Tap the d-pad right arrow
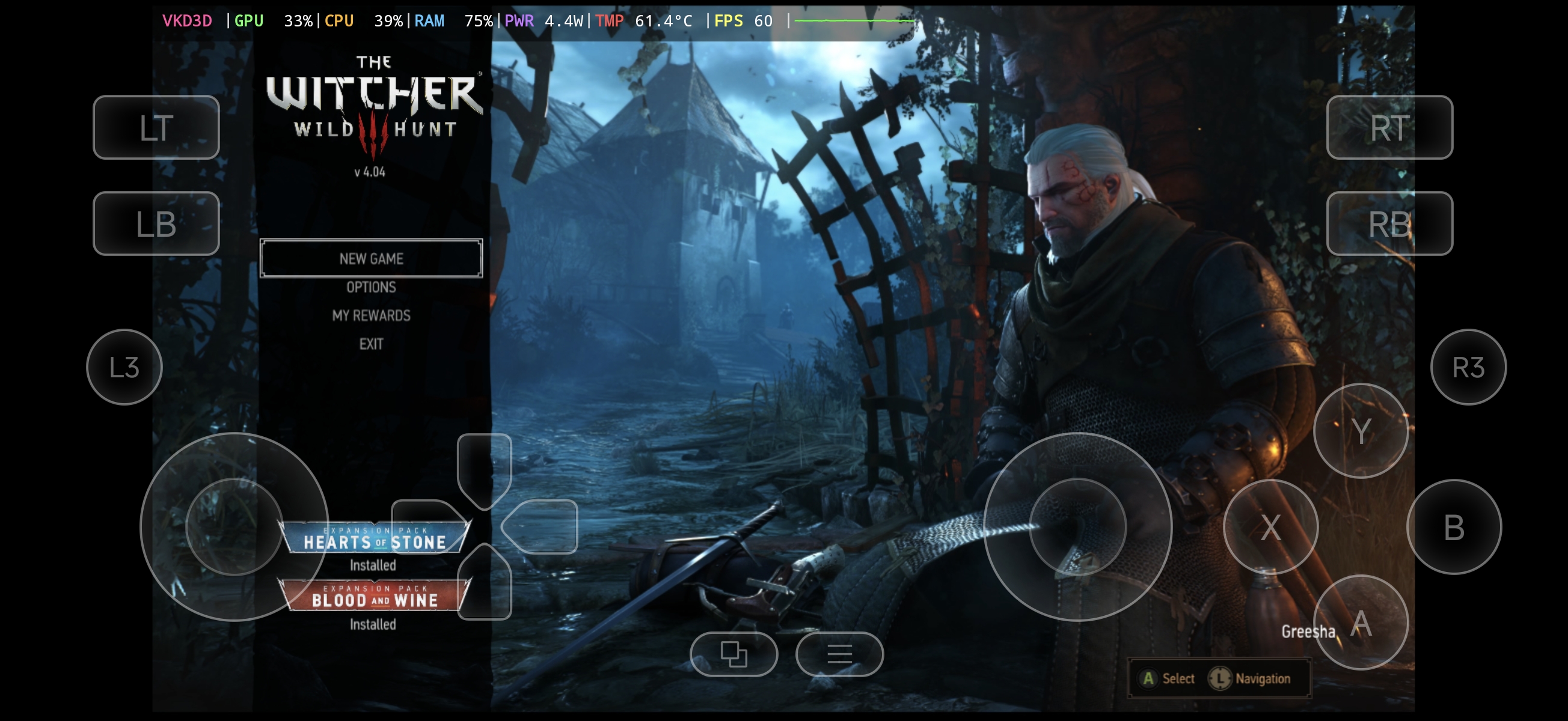The height and width of the screenshot is (721, 1568). 541,527
